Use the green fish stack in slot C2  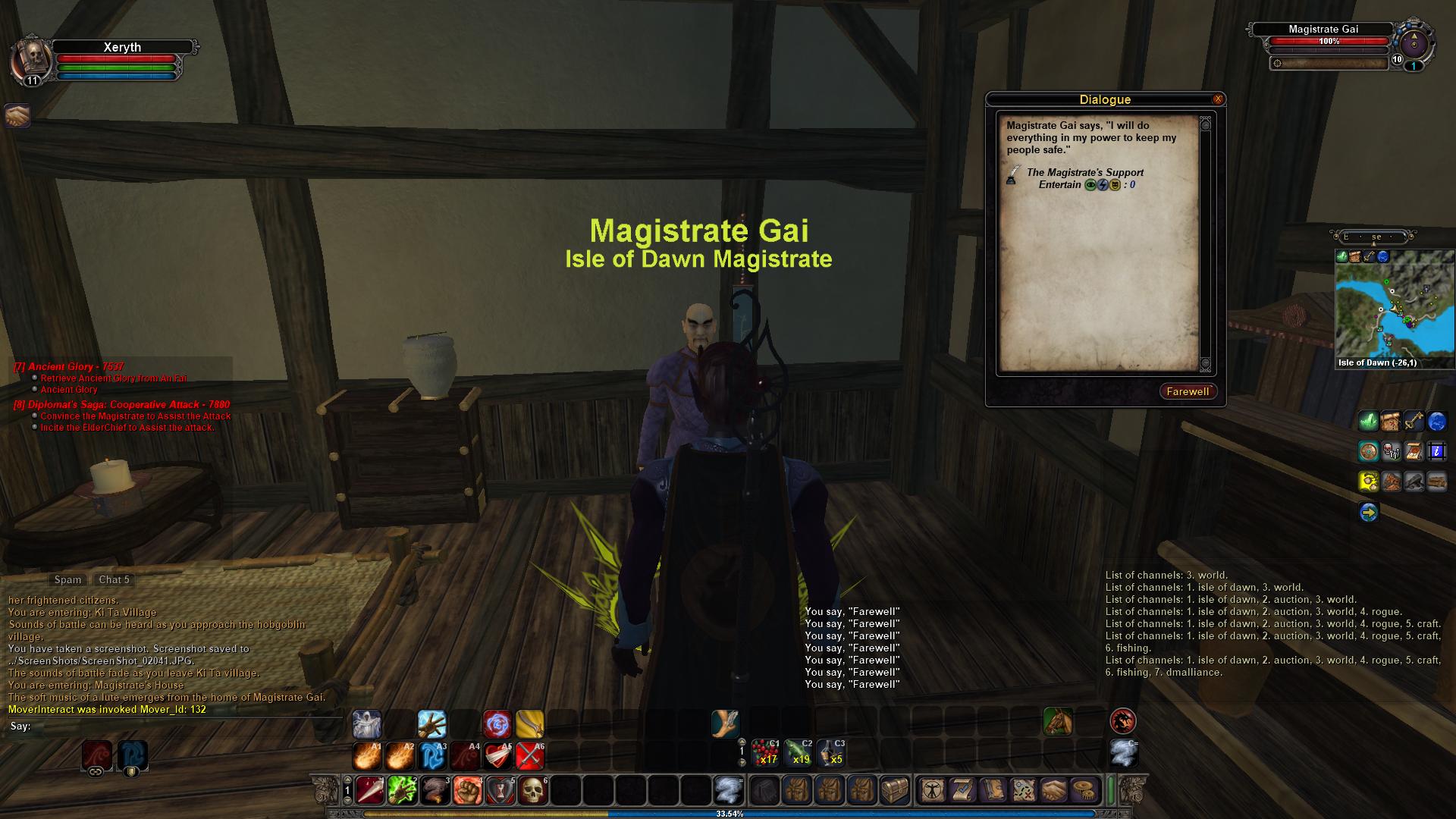798,753
